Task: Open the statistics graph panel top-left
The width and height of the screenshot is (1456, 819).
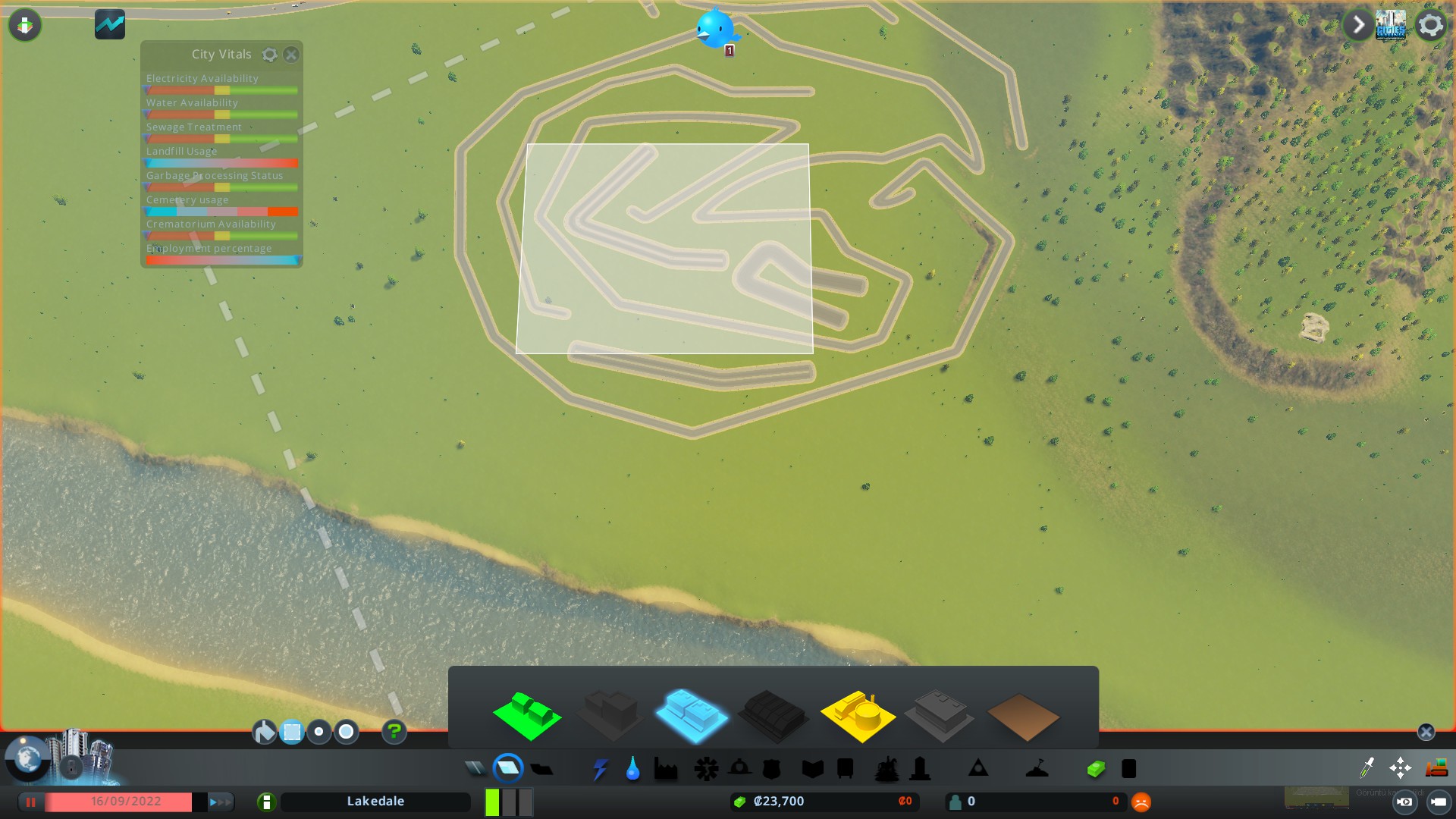Action: coord(109,24)
